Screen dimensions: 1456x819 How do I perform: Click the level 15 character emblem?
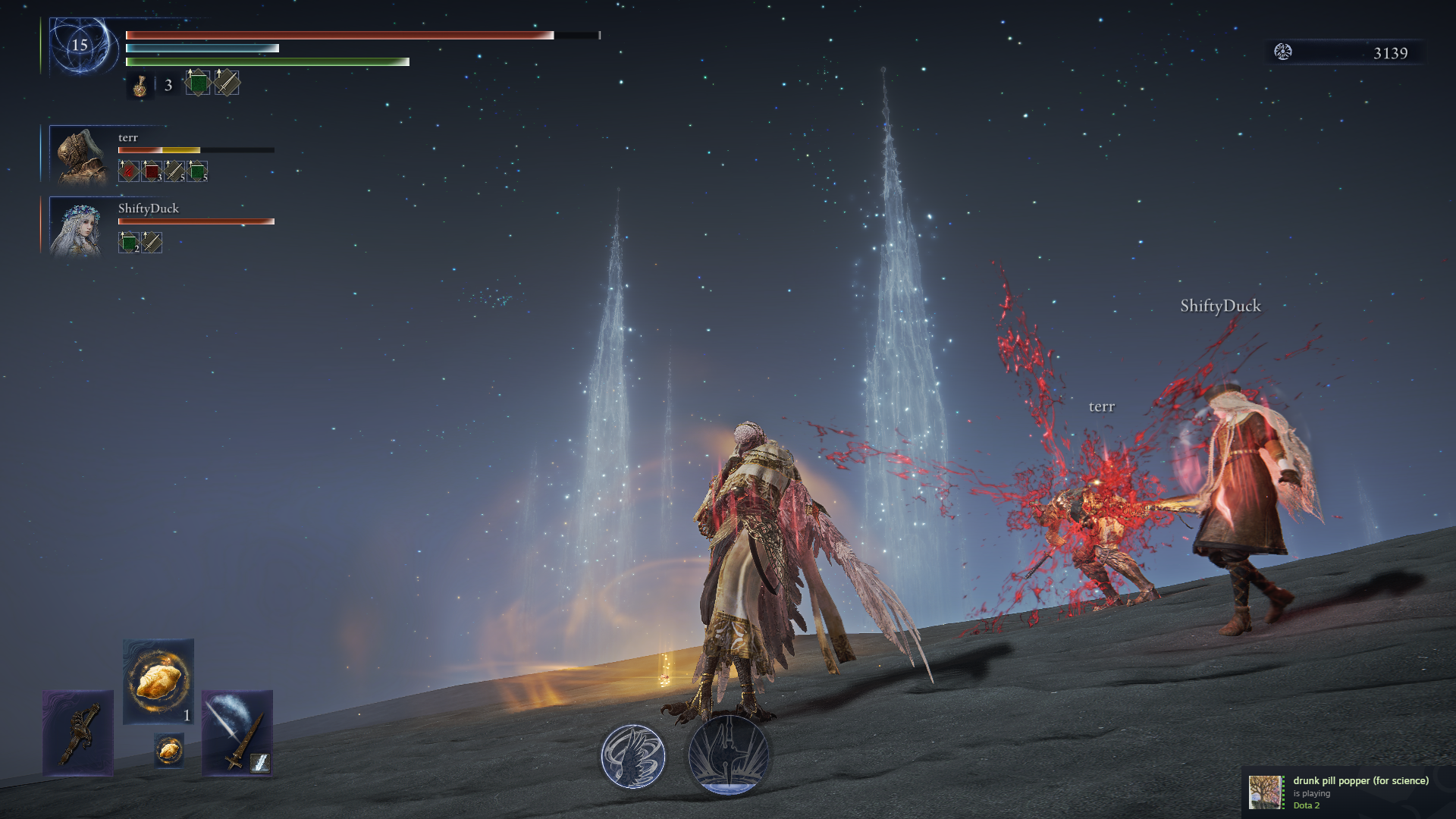(80, 45)
